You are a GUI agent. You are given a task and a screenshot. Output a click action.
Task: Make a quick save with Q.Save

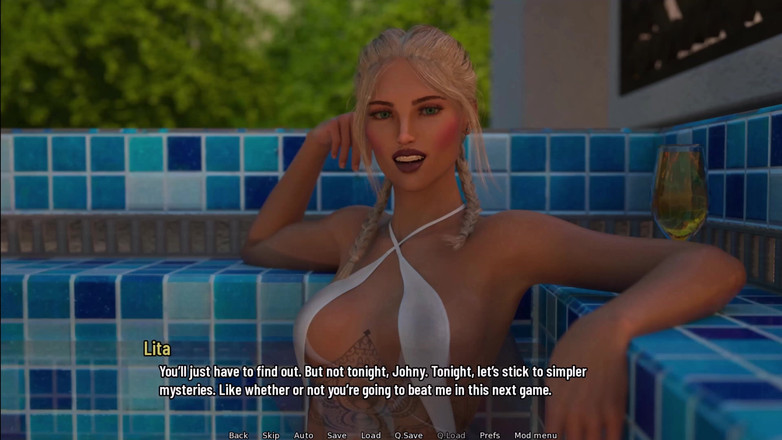(x=408, y=435)
